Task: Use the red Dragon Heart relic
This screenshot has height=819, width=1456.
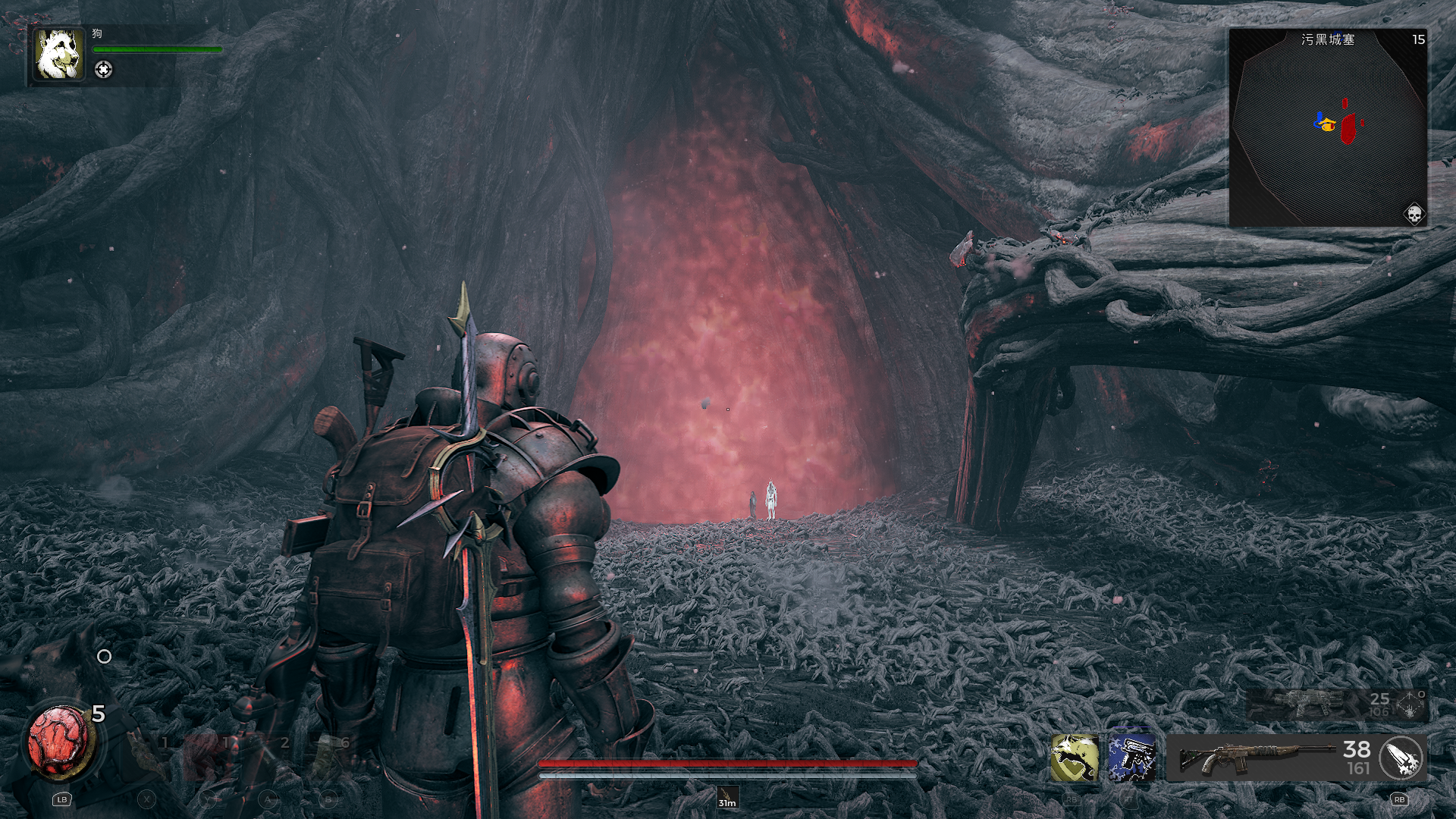Action: coord(59,742)
